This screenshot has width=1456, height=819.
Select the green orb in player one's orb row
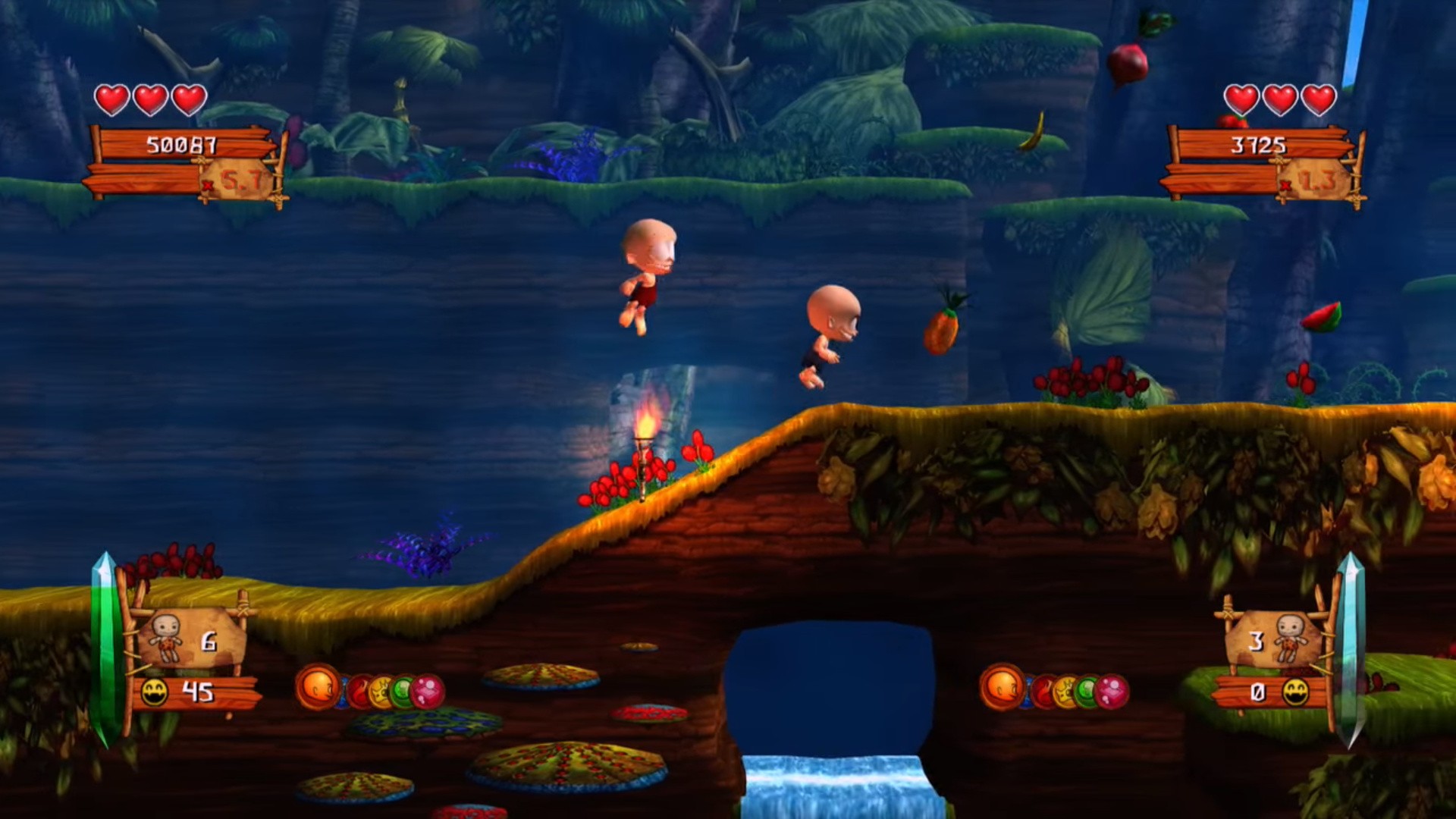(402, 691)
